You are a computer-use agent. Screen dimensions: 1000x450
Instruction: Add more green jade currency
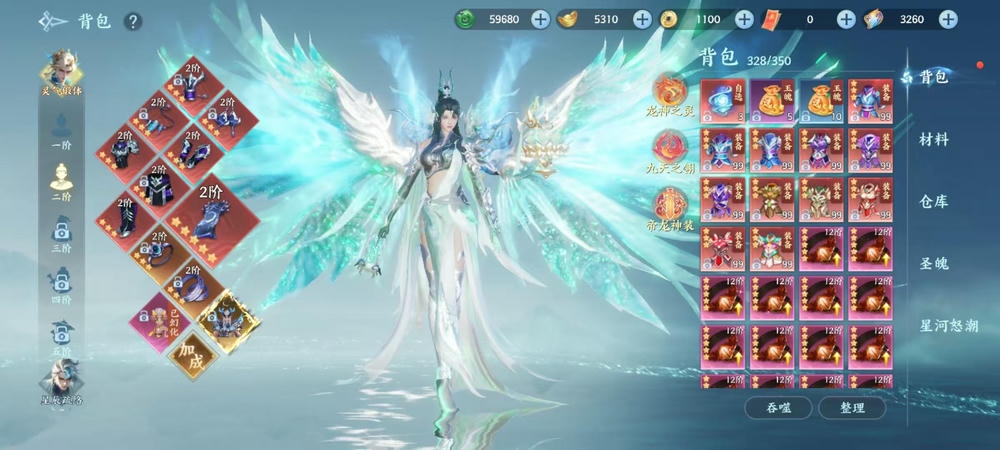coord(540,18)
